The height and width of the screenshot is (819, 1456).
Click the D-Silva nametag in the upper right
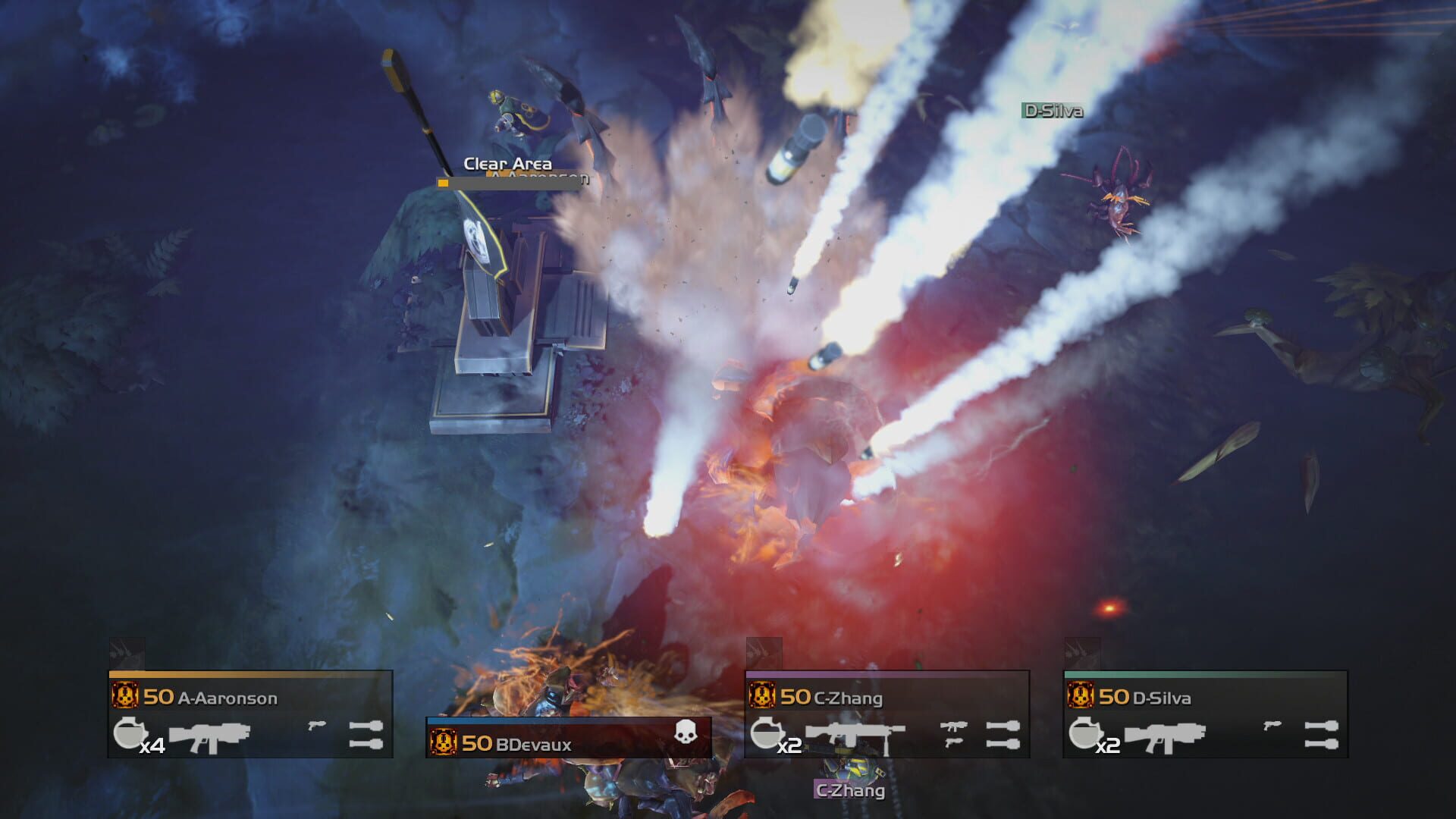pos(1053,109)
